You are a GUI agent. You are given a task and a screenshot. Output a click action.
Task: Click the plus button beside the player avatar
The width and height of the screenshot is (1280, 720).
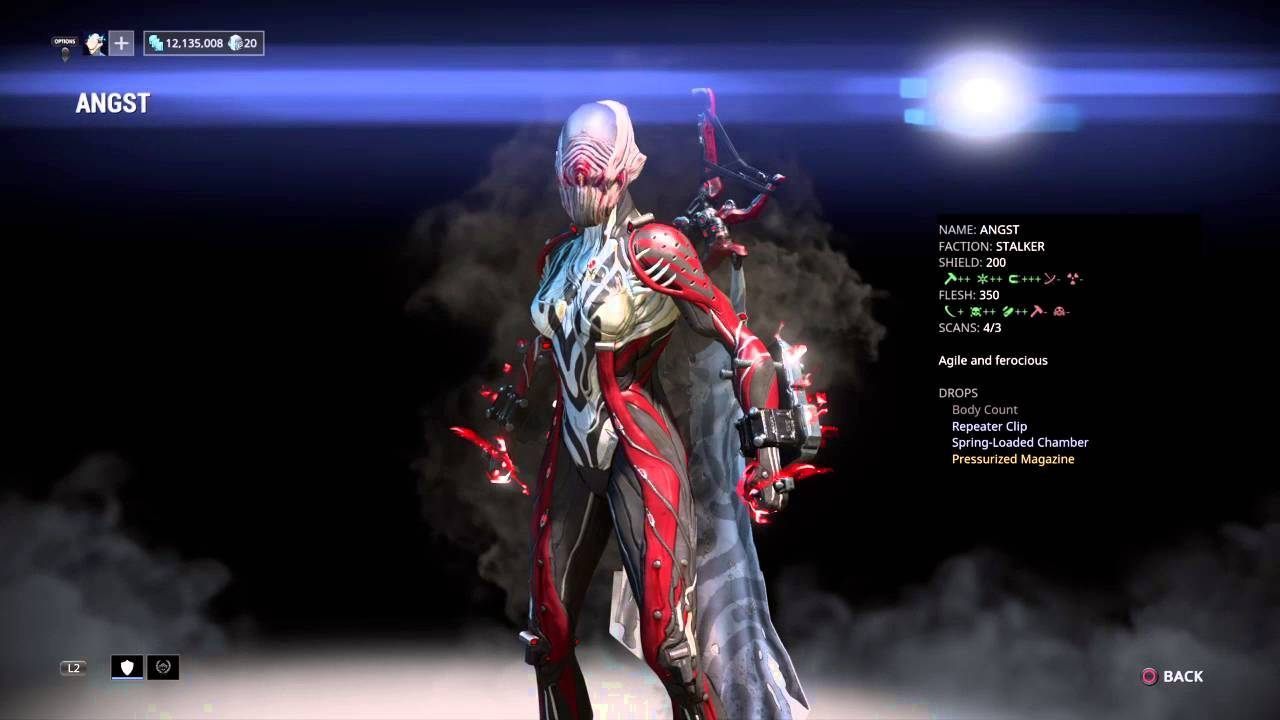pos(119,43)
